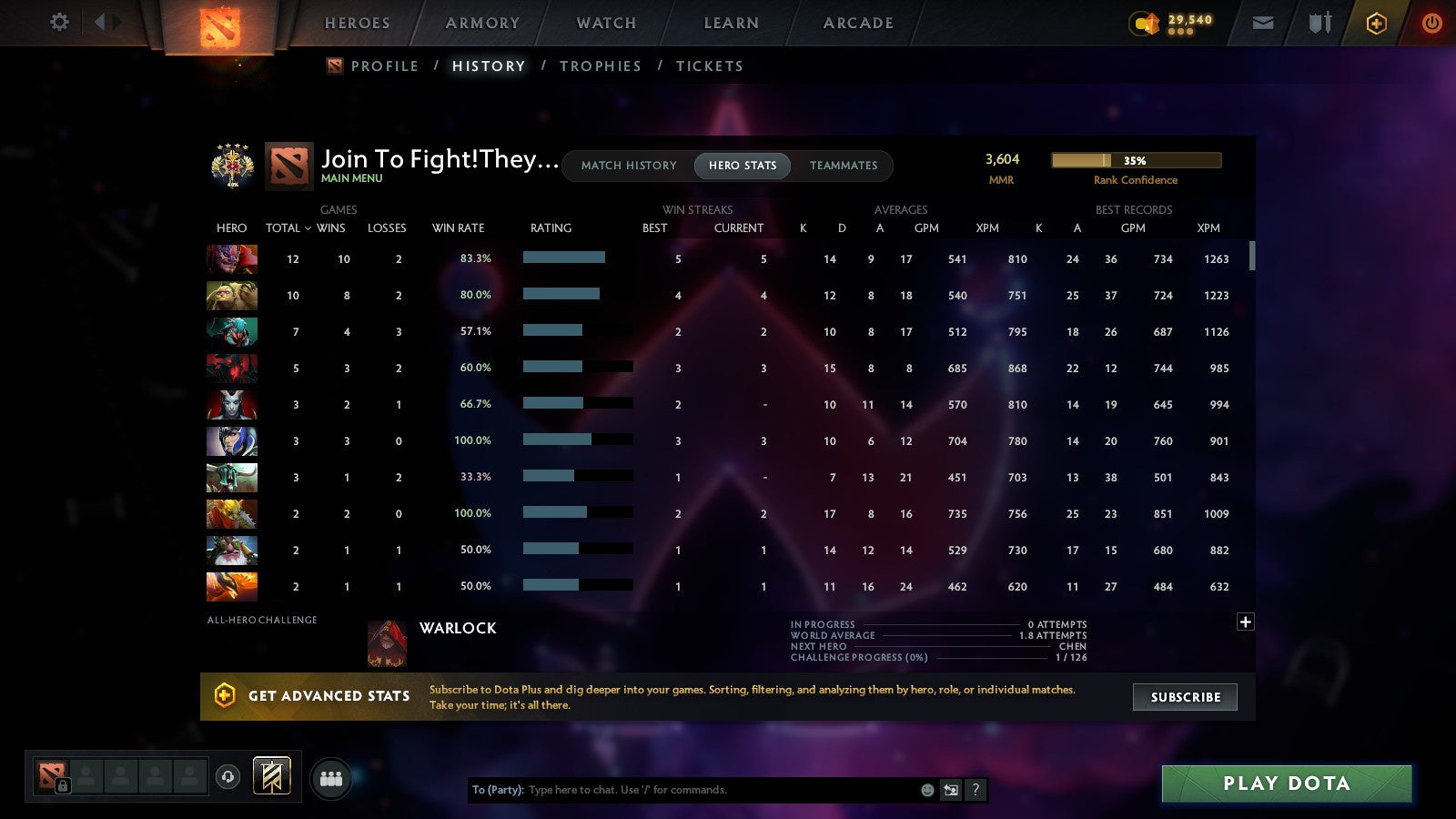Image resolution: width=1456 pixels, height=819 pixels.
Task: Click the Dota Plus hexagon icon
Action: (1377, 22)
